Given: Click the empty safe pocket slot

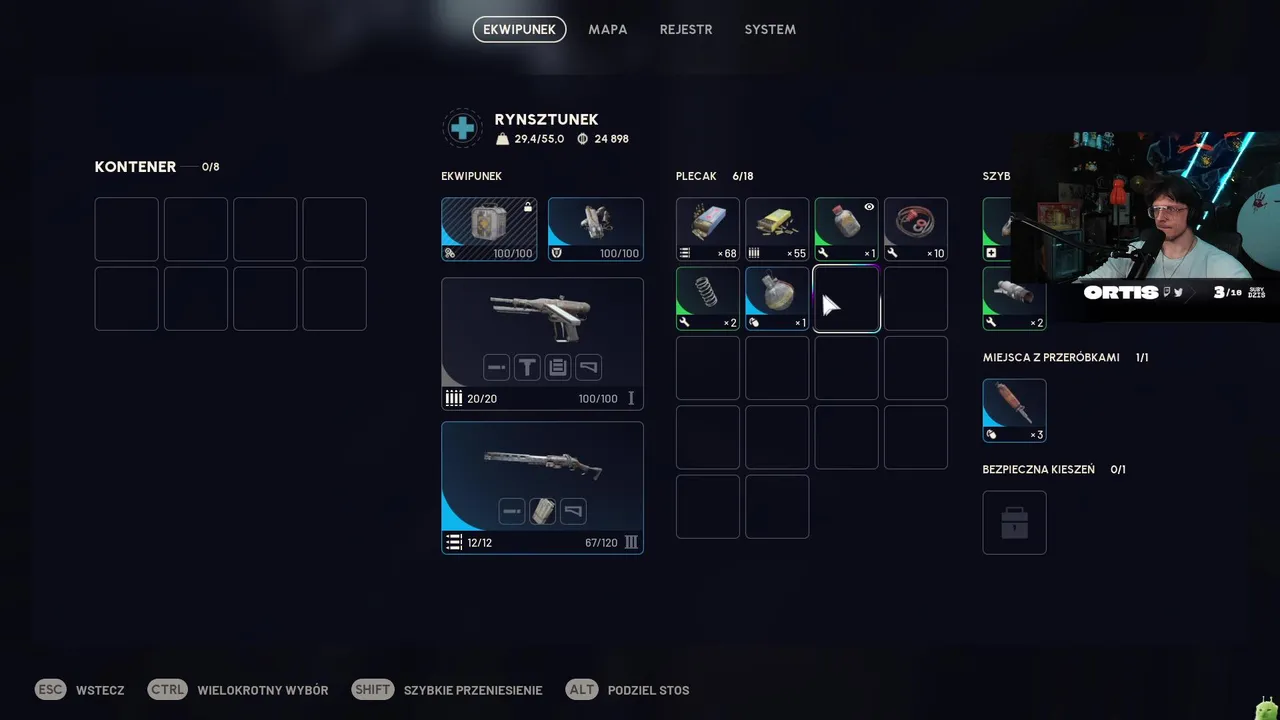Looking at the screenshot, I should (1014, 522).
